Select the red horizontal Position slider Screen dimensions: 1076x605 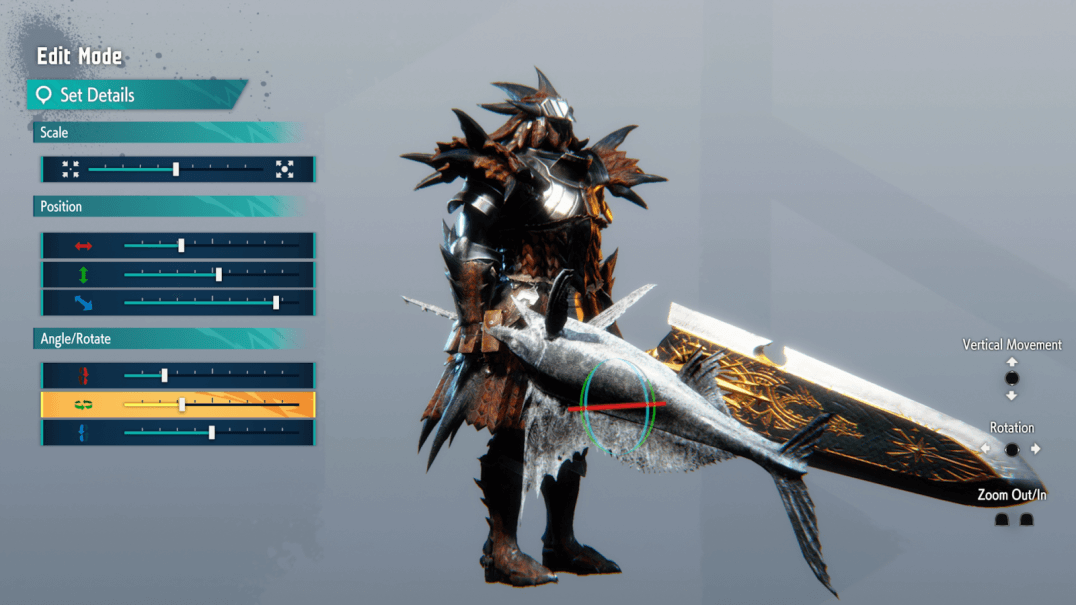coord(210,245)
